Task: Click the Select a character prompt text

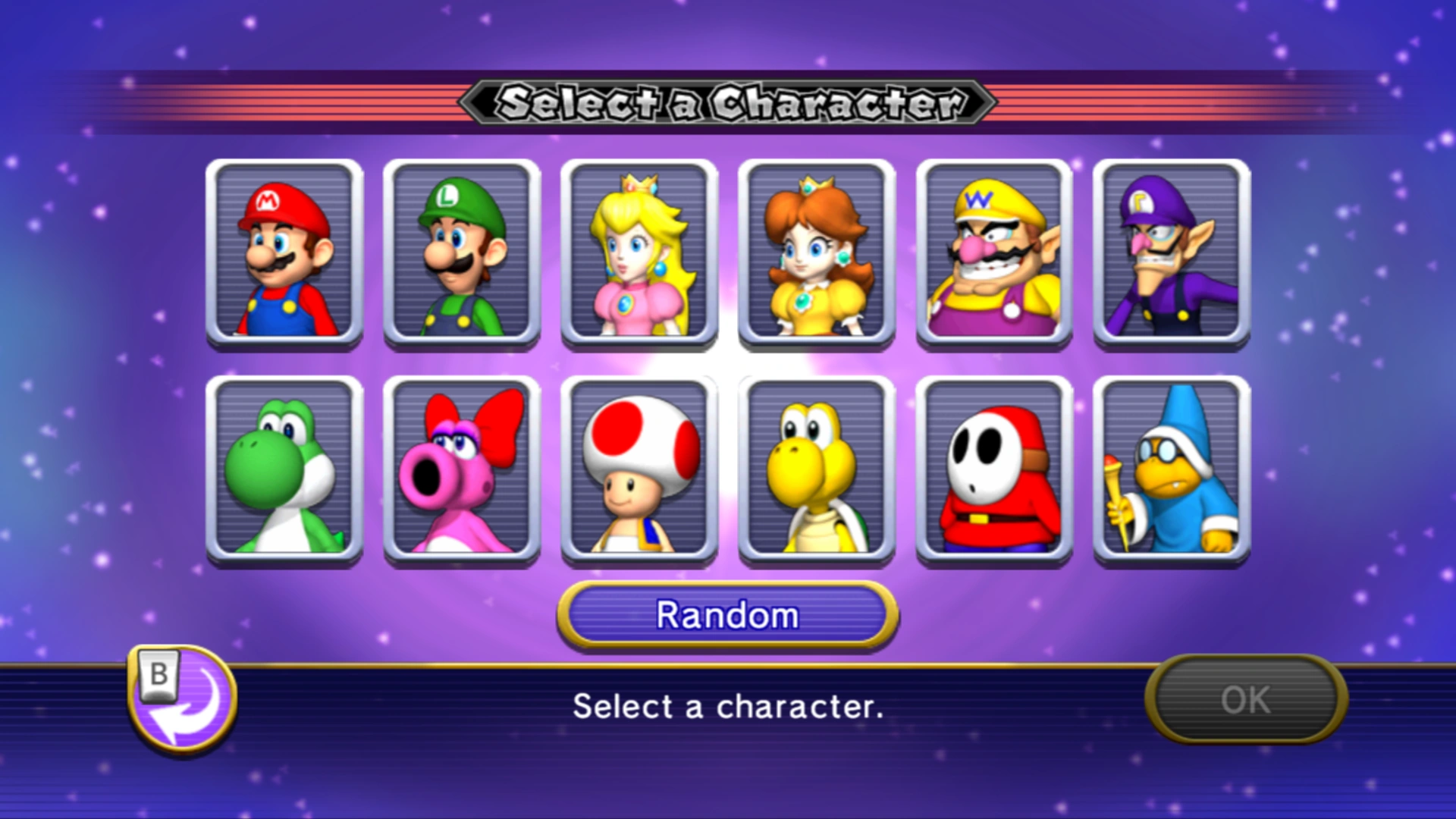Action: tap(726, 707)
